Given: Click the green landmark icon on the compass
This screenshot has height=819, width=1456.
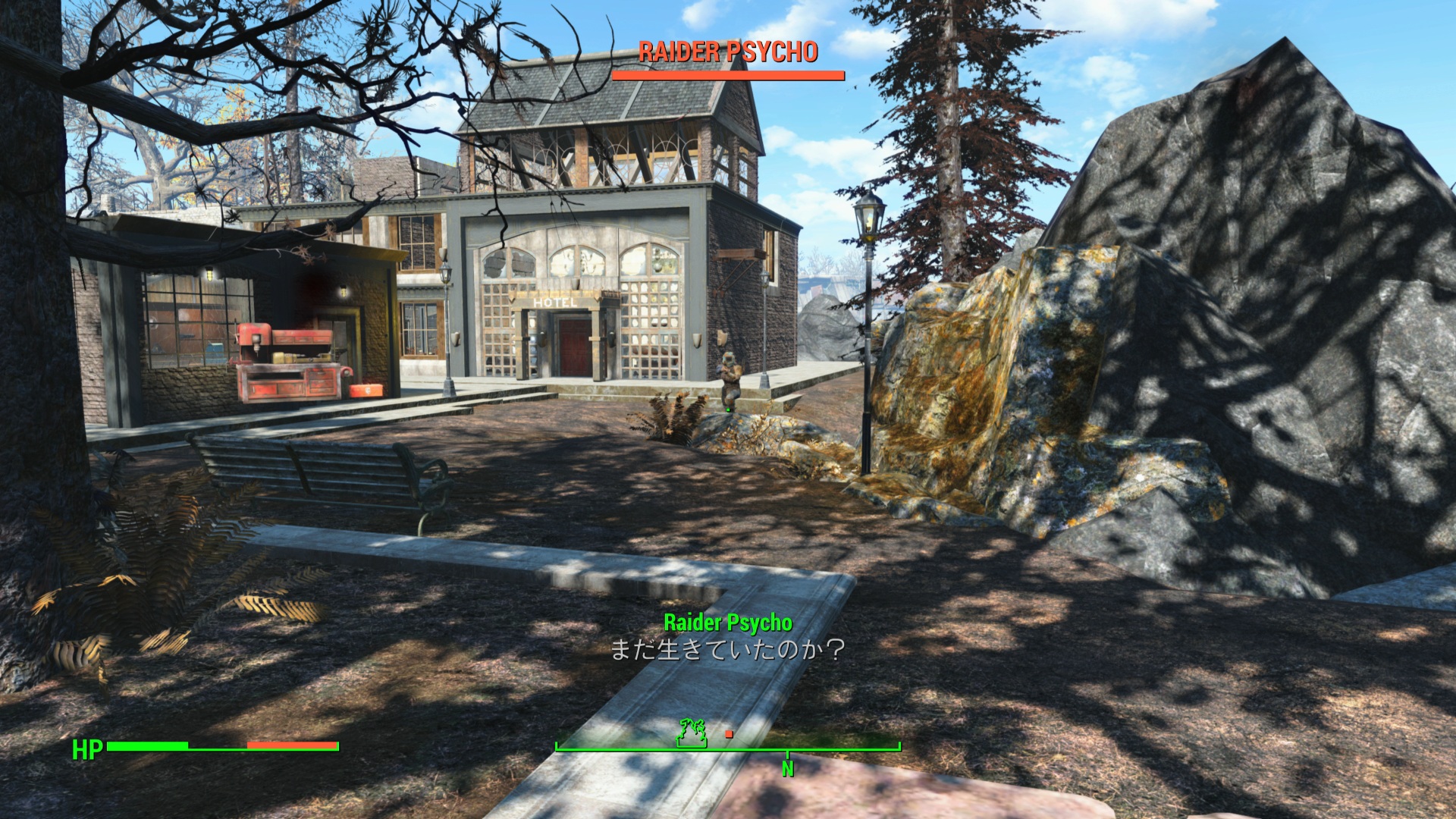Looking at the screenshot, I should coord(692,733).
